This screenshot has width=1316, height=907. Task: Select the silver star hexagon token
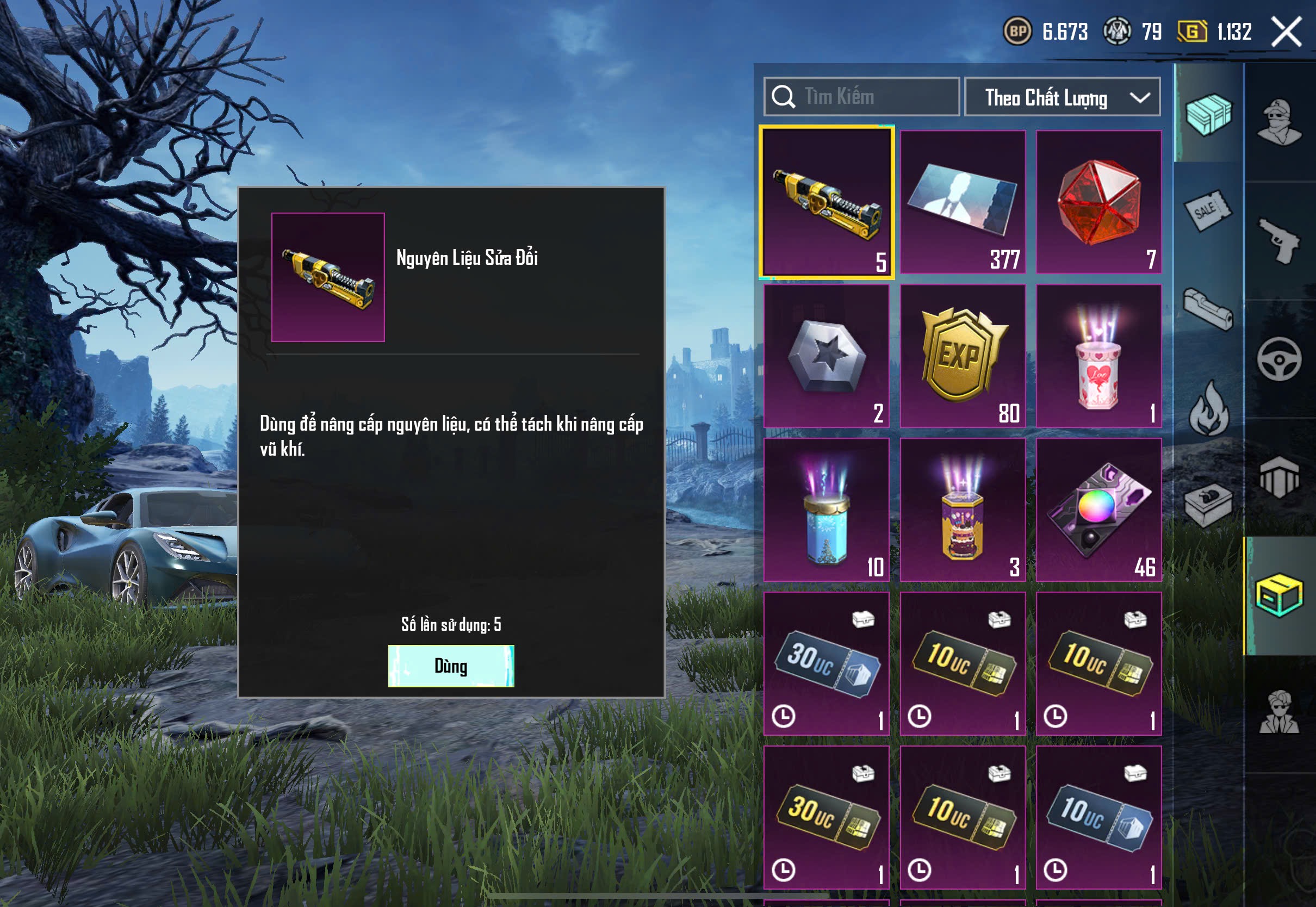click(826, 356)
